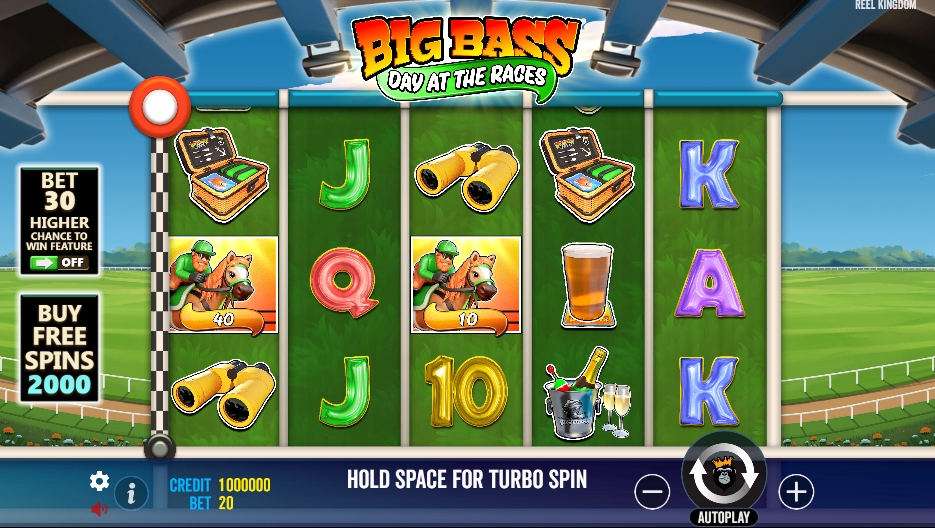
Task: Show game info with the i button
Action: coord(131,493)
